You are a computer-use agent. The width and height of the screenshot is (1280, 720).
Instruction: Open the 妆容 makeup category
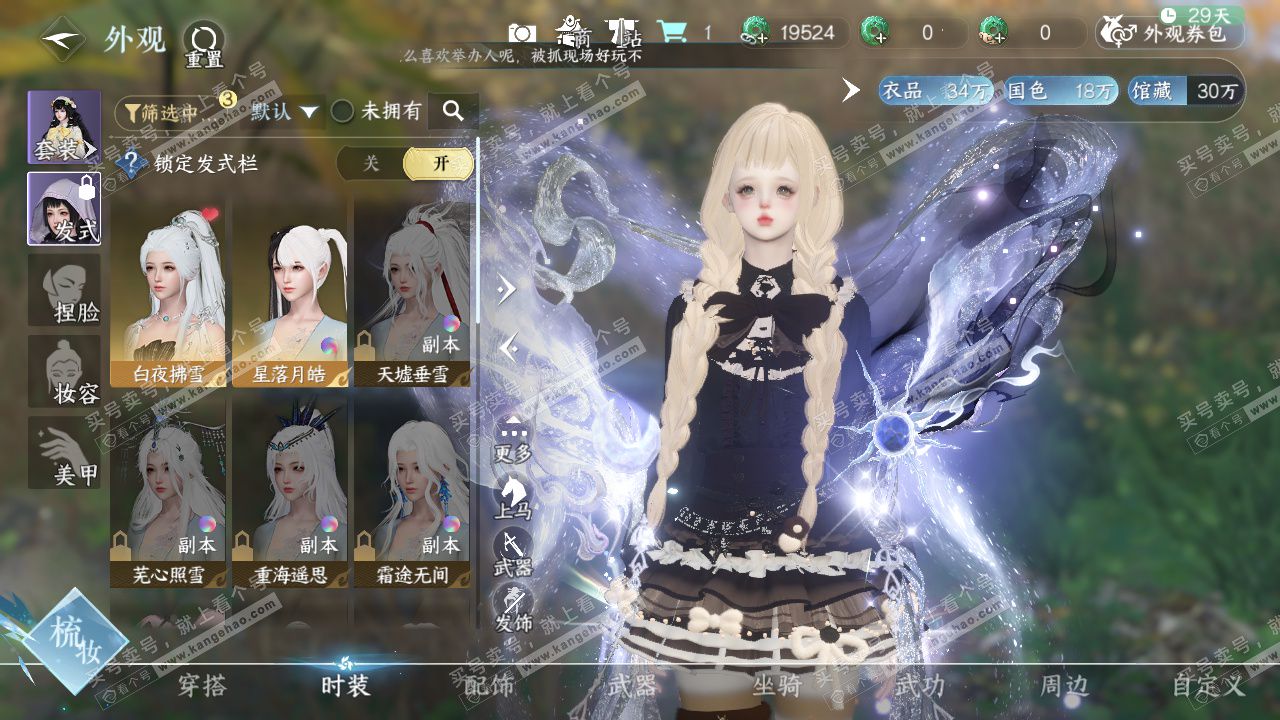[64, 371]
